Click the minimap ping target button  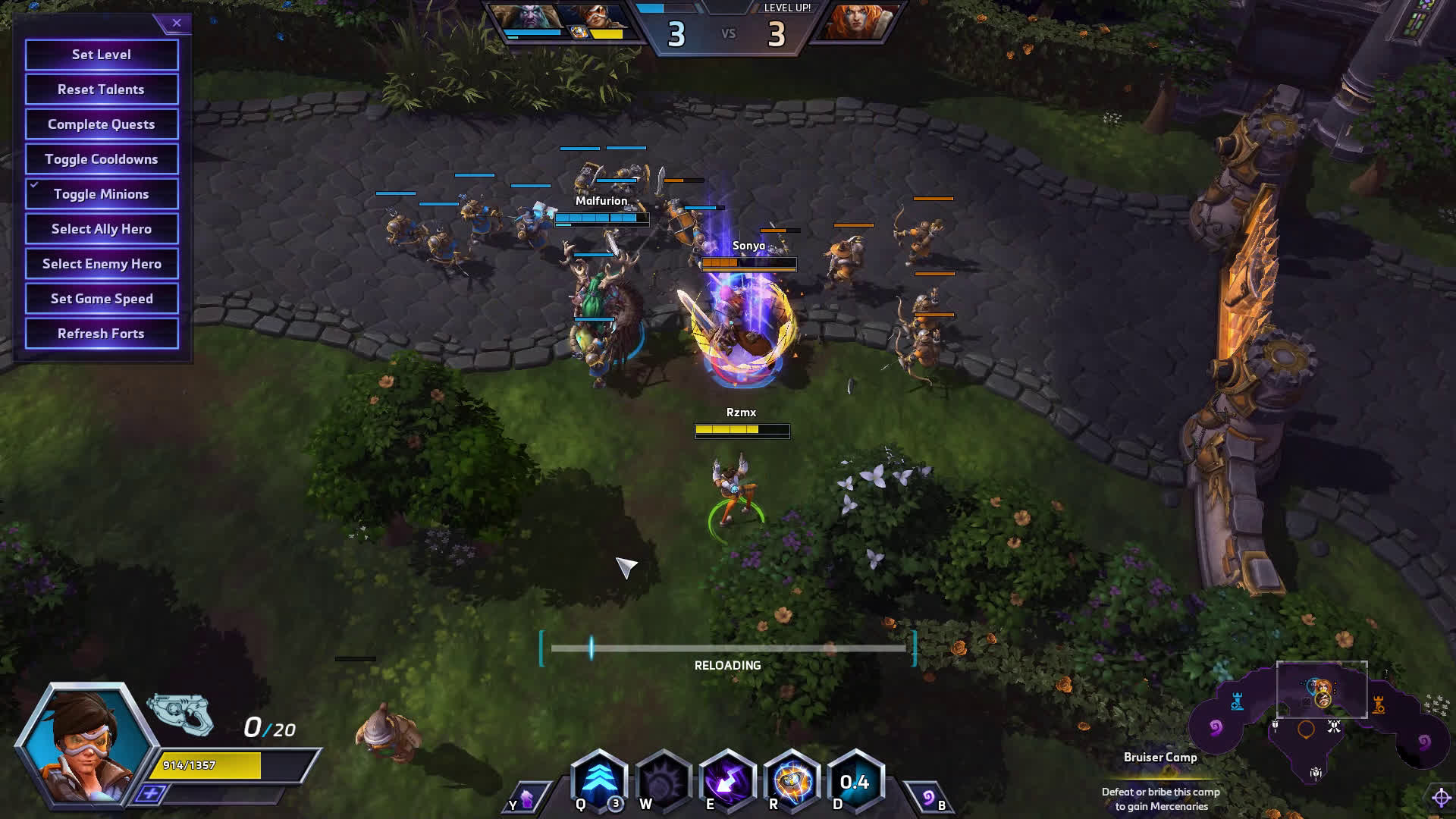[1441, 797]
